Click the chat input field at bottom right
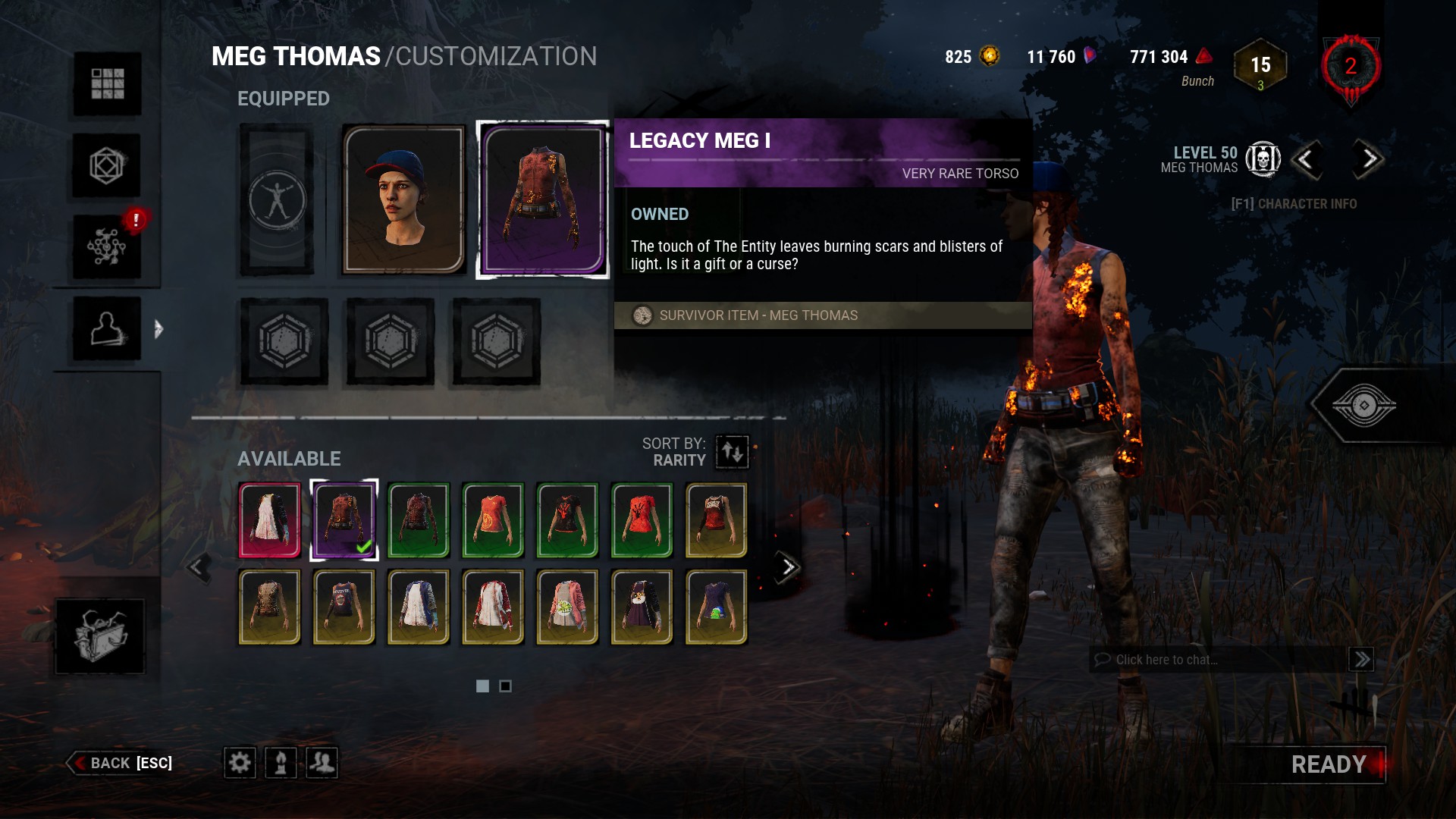The height and width of the screenshot is (819, 1456). pyautogui.click(x=1213, y=659)
